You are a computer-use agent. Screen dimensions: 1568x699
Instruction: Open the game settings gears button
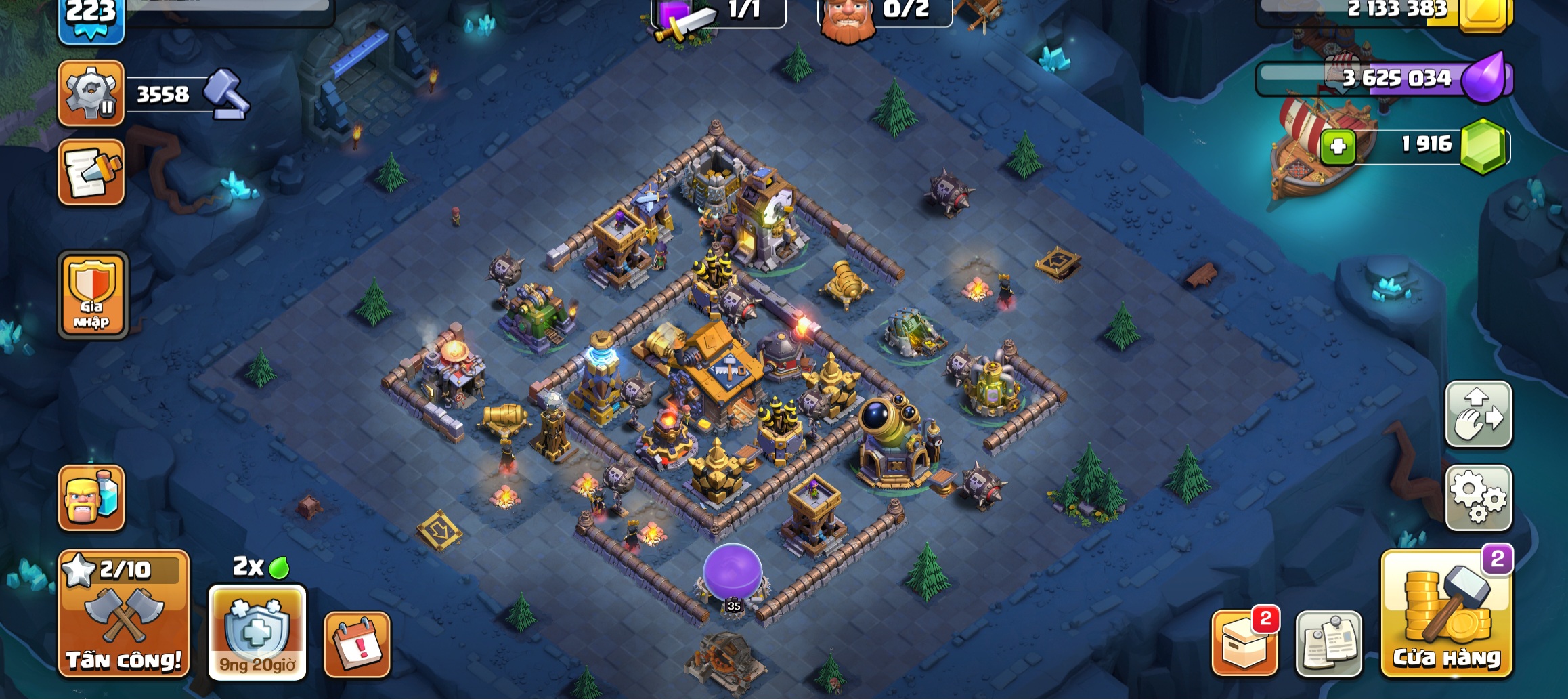tap(1479, 498)
